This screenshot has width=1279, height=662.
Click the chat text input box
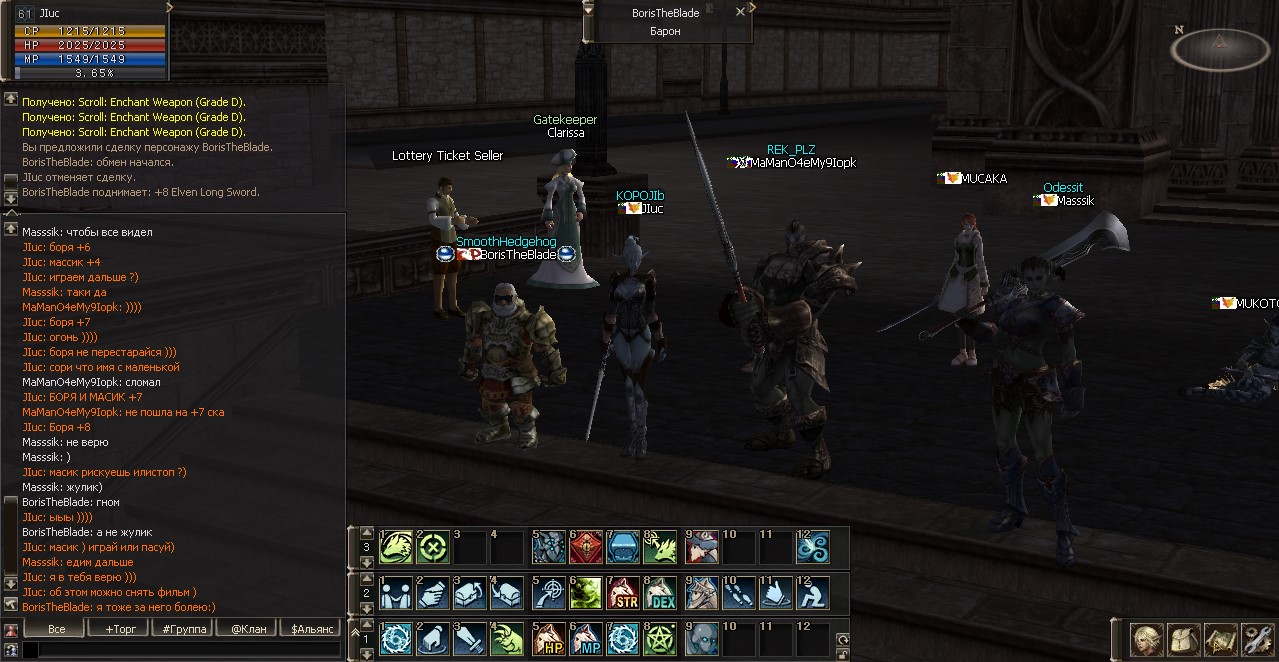(x=180, y=650)
